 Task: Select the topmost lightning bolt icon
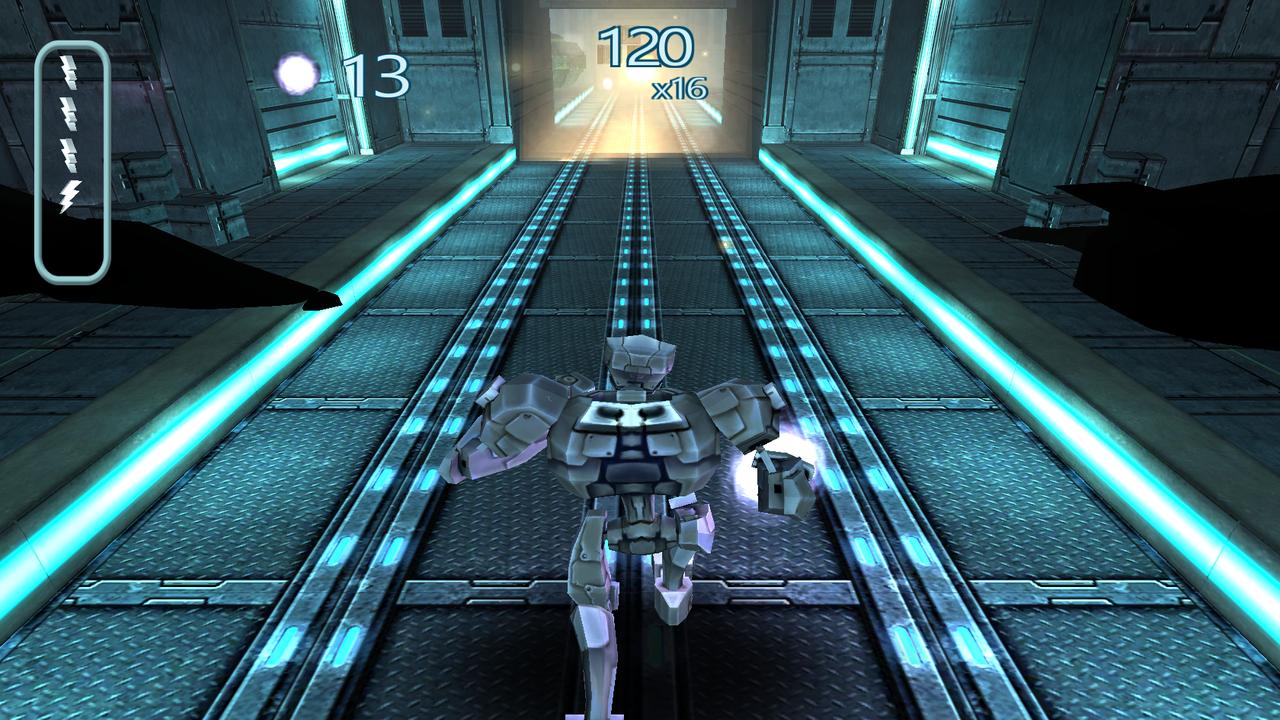pos(69,70)
